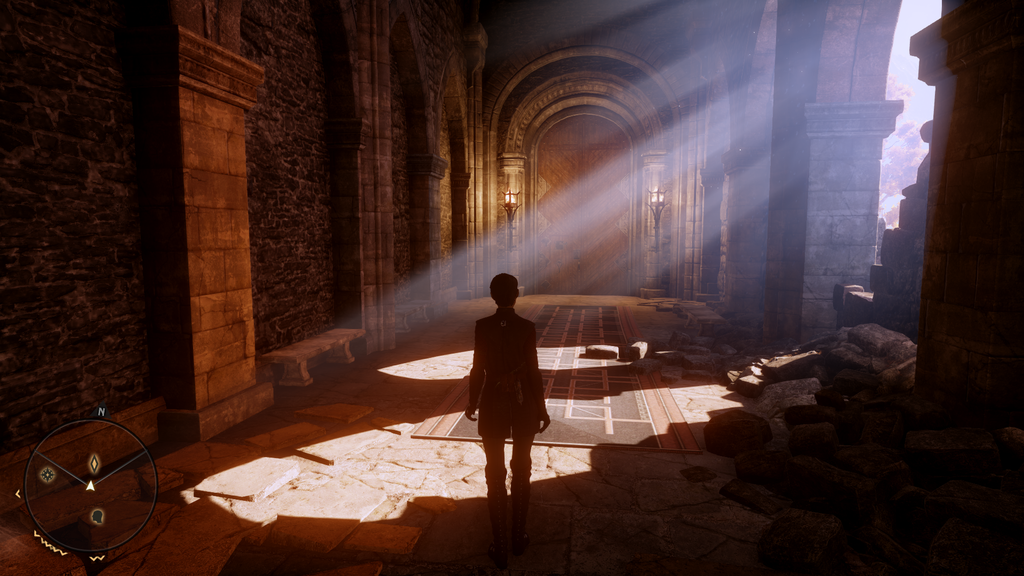
Task: Click the North indicator atop the minimap
Action: [100, 411]
